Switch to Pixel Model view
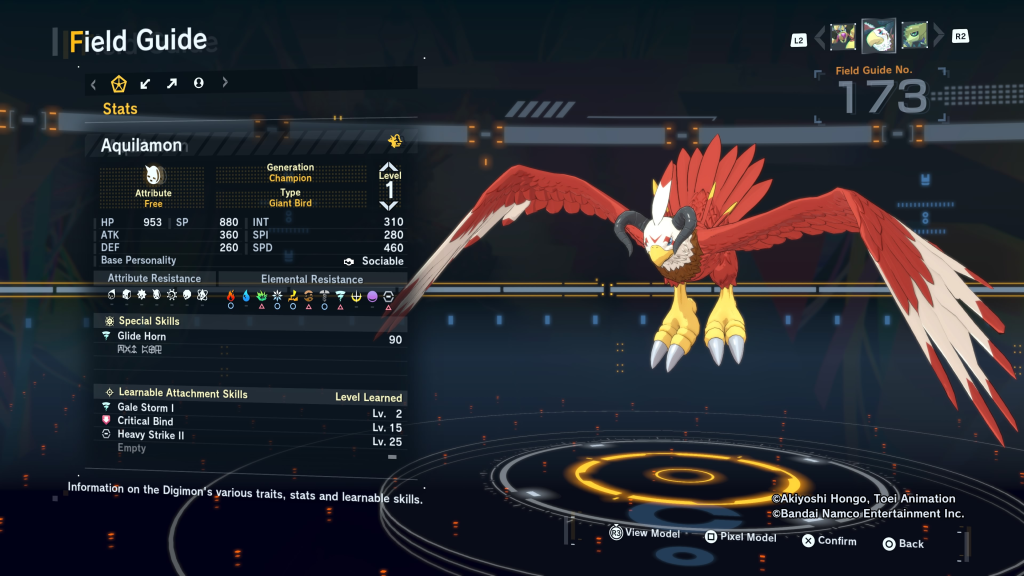Viewport: 1024px width, 576px height. pyautogui.click(x=739, y=537)
